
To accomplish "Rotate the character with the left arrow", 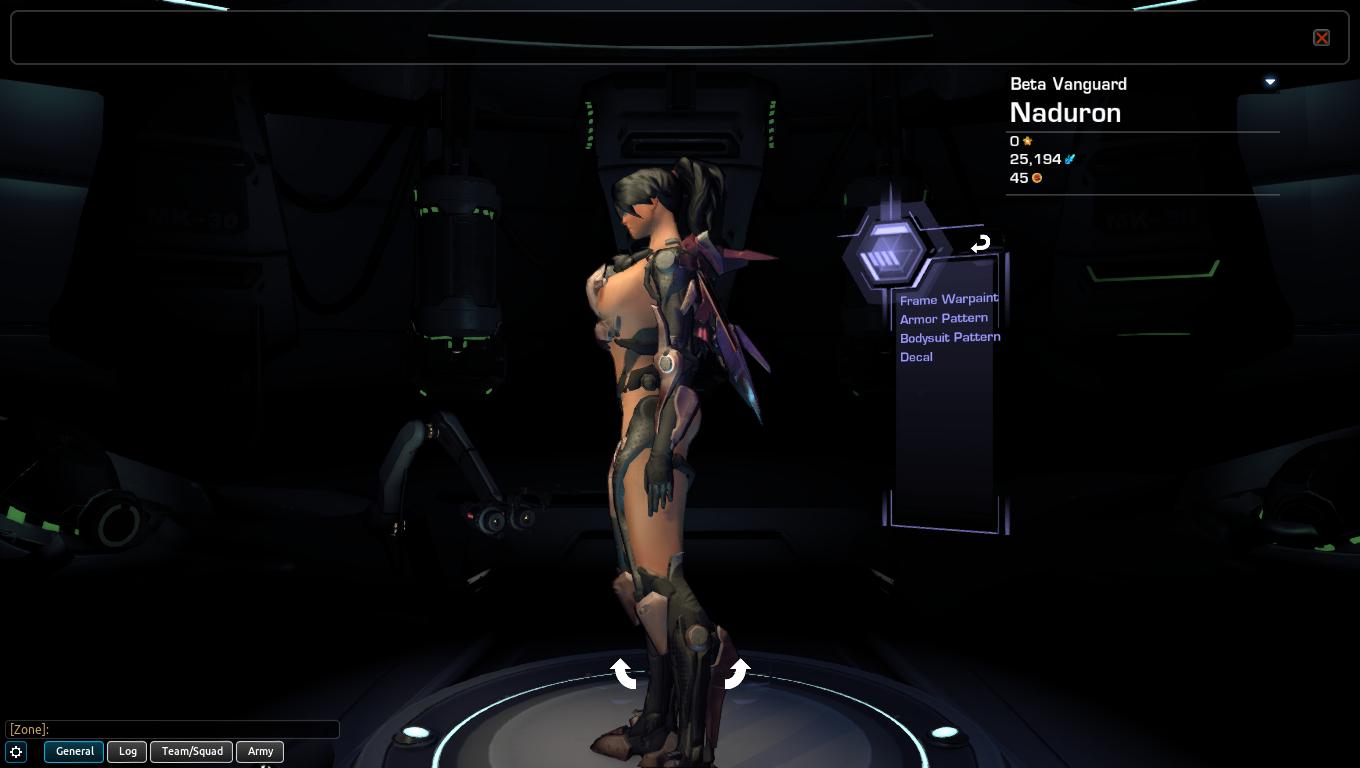I will 623,673.
